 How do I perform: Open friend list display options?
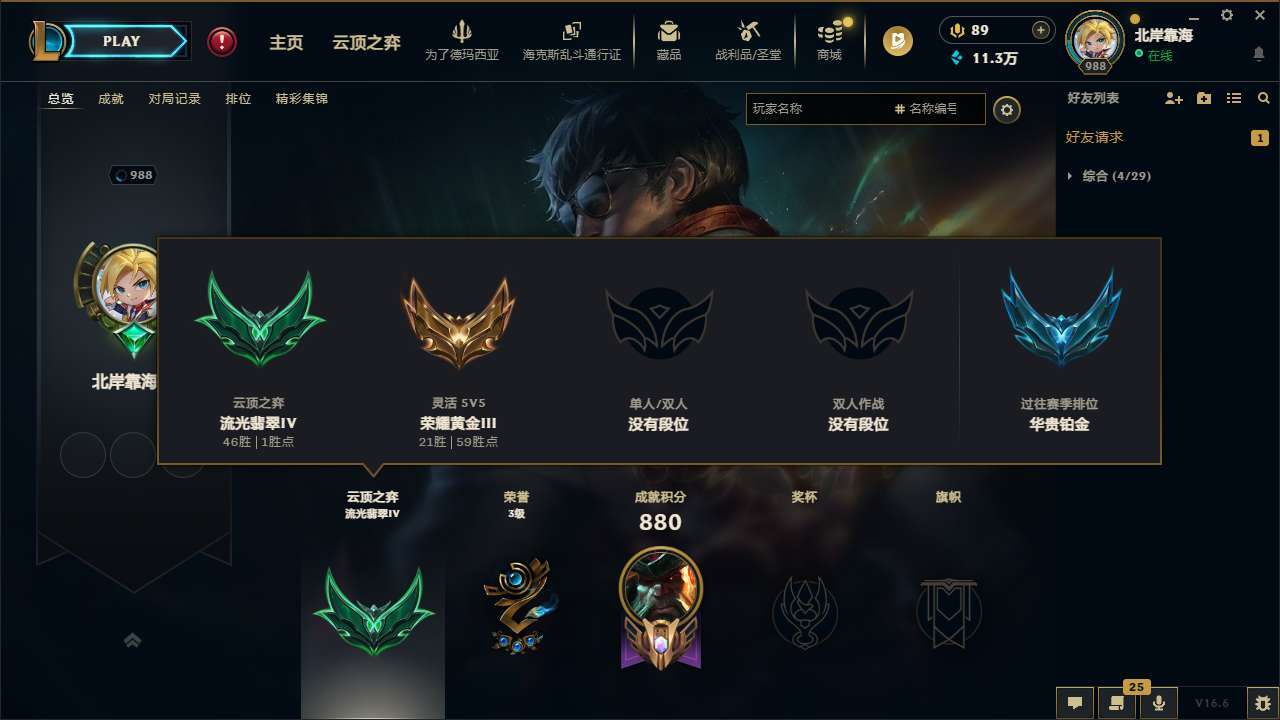(1236, 98)
